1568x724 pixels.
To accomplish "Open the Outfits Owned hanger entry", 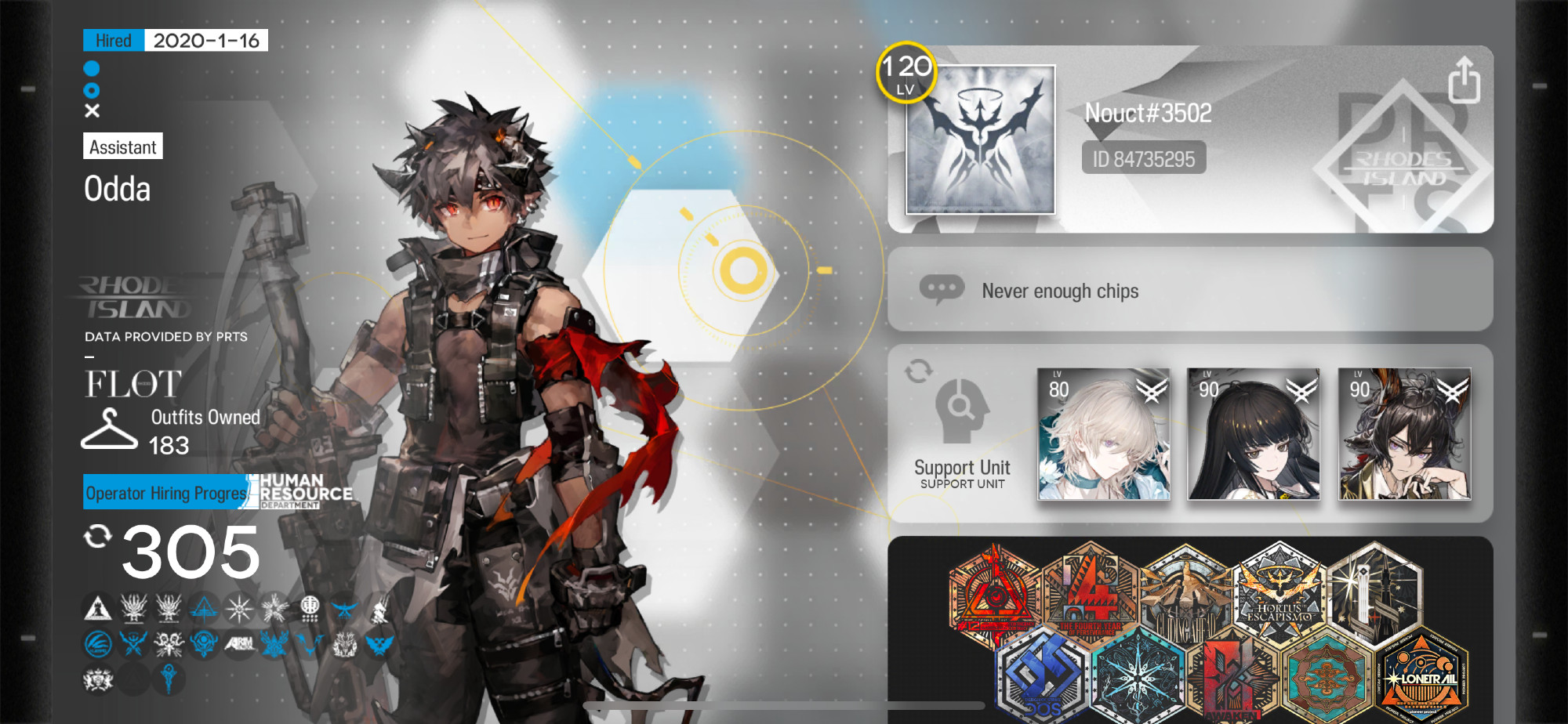I will tap(109, 429).
